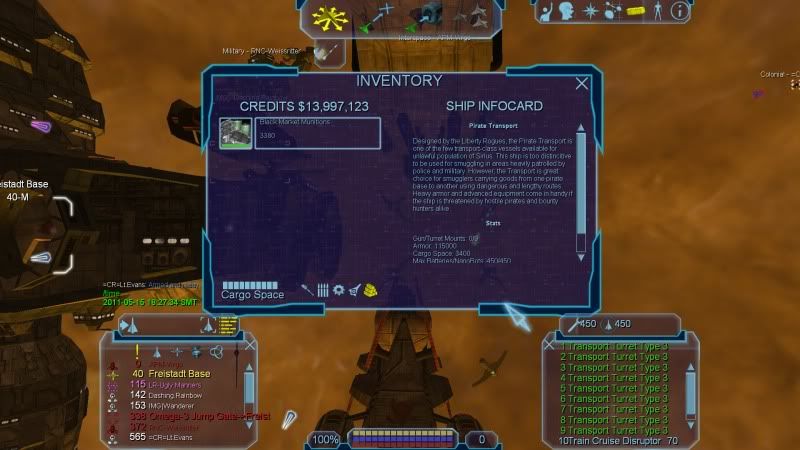
Task: Select Freistadt Base in contact list
Action: [186, 373]
